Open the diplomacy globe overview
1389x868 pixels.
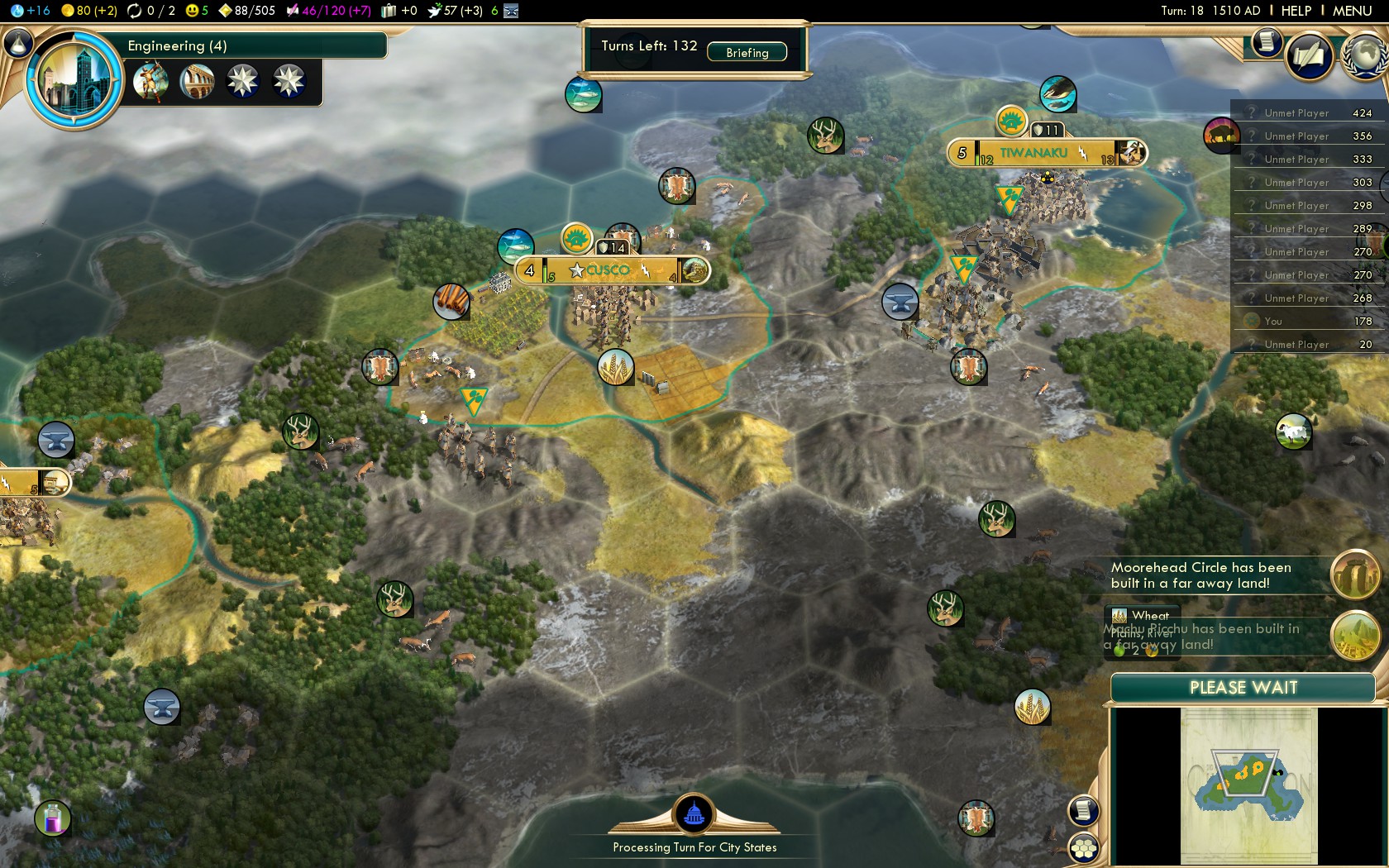1366,55
